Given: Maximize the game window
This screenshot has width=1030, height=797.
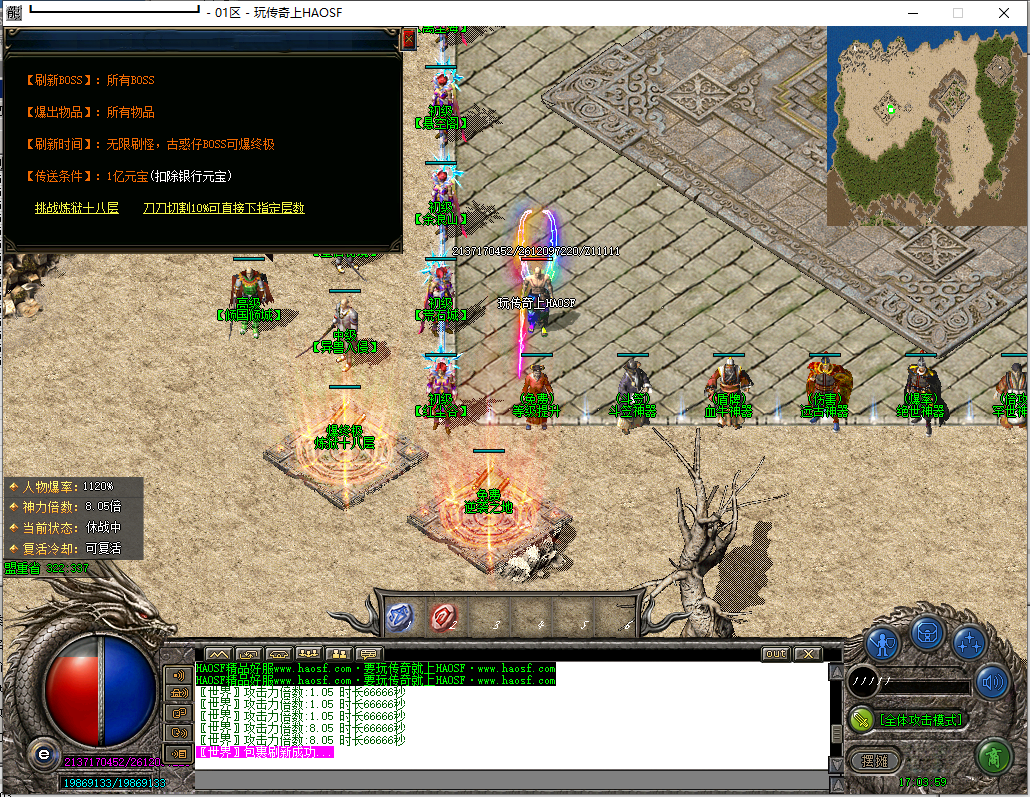Looking at the screenshot, I should [x=957, y=13].
